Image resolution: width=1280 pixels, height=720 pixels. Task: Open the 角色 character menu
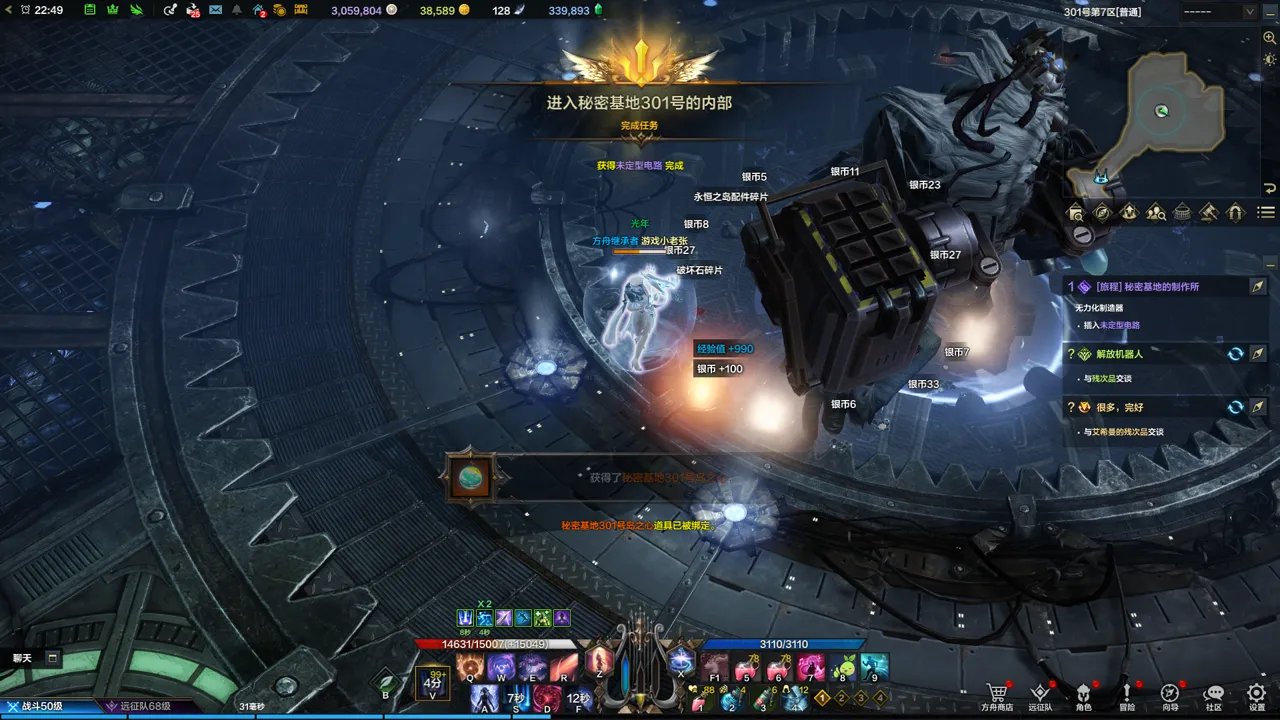1083,696
